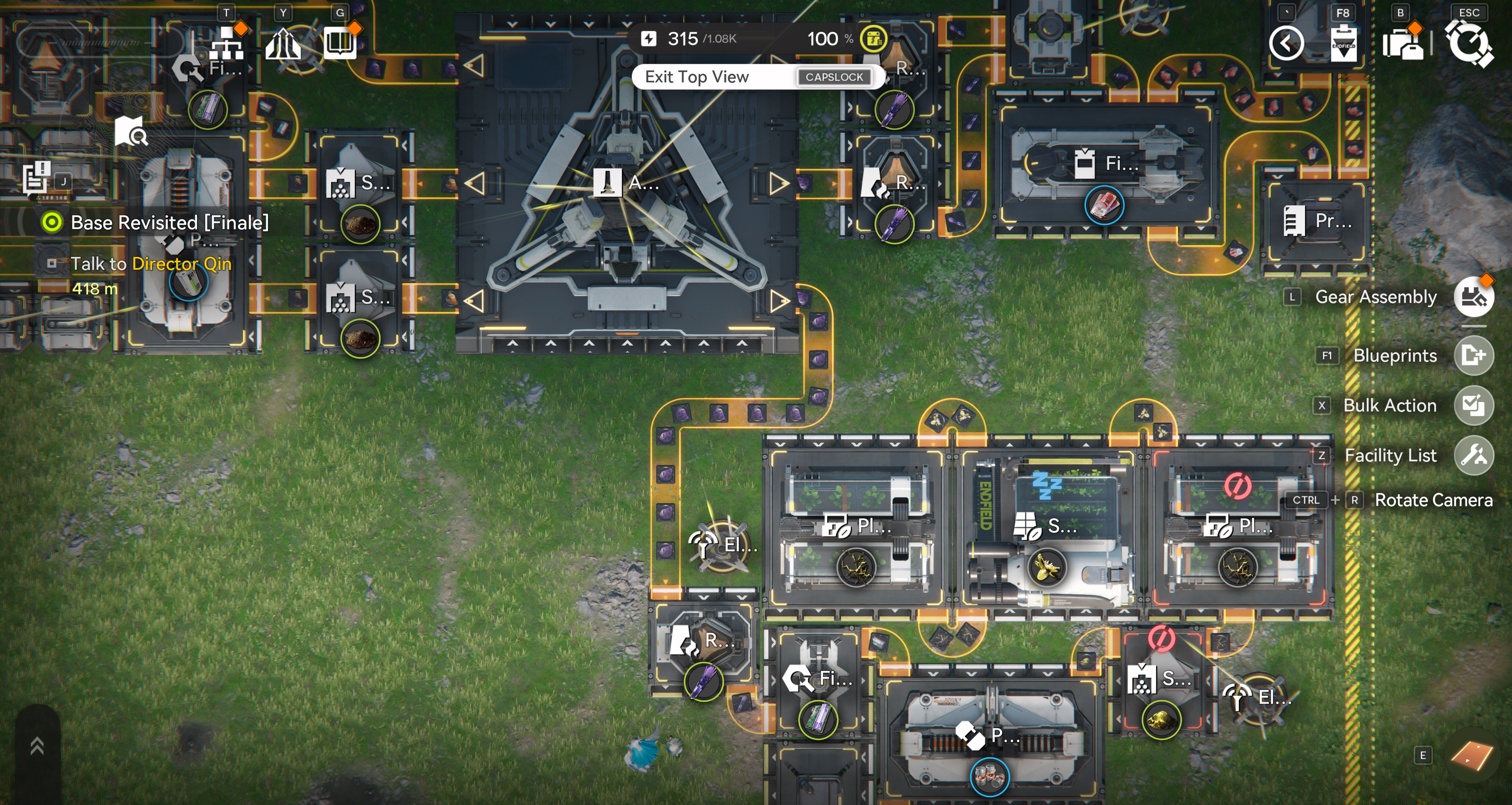Click the orange tile icon
This screenshot has height=805, width=1512.
click(1471, 756)
